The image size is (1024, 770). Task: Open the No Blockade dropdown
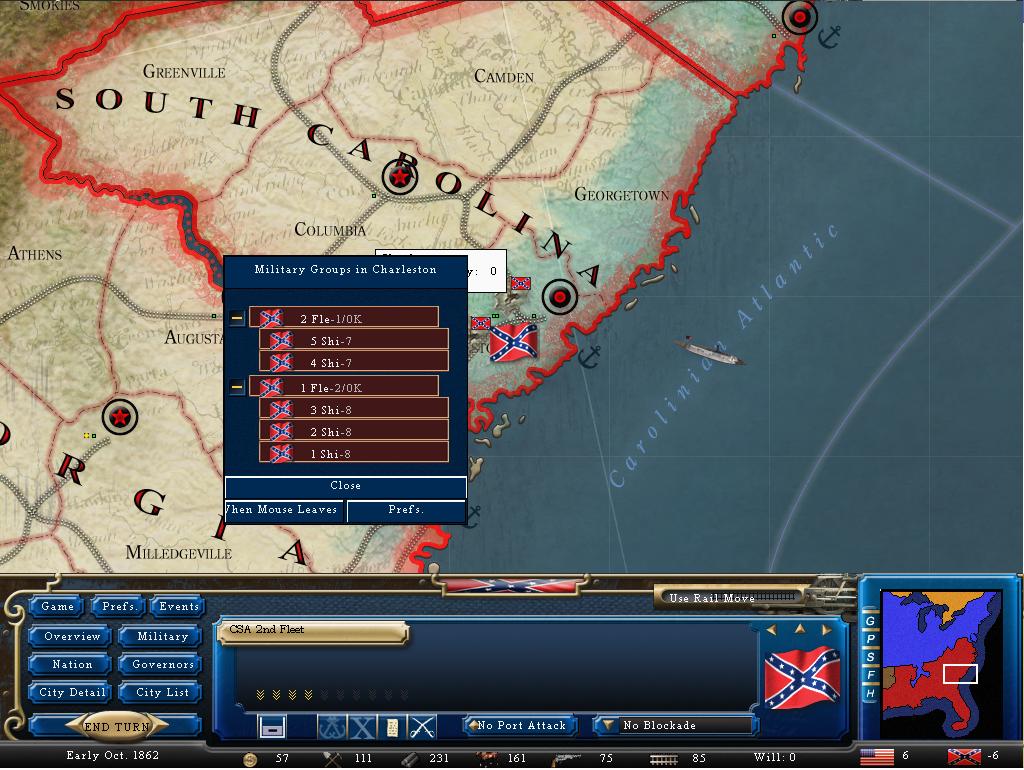[x=675, y=725]
